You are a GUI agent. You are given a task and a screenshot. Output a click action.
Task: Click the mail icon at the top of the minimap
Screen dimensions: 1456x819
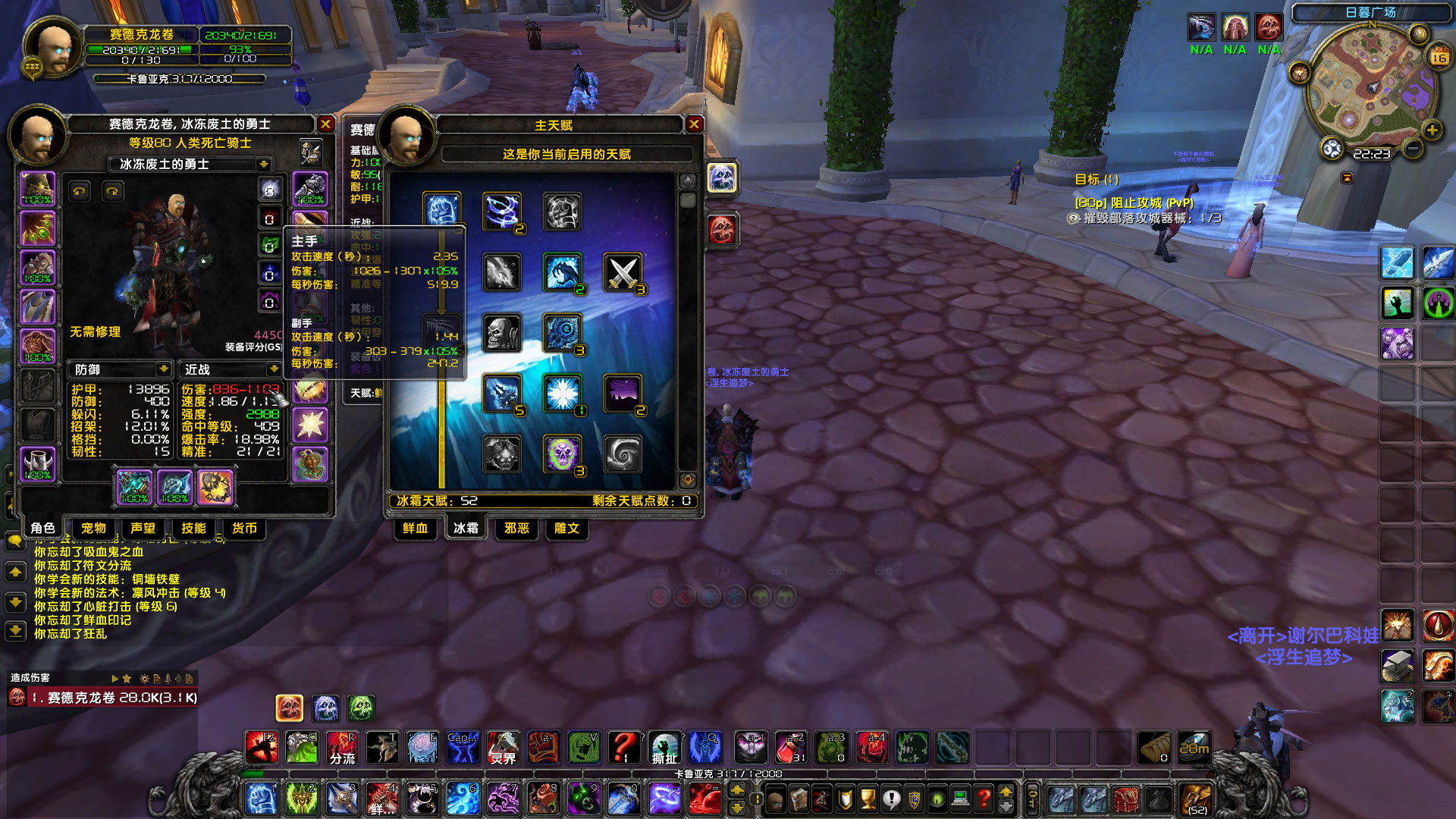click(1417, 33)
